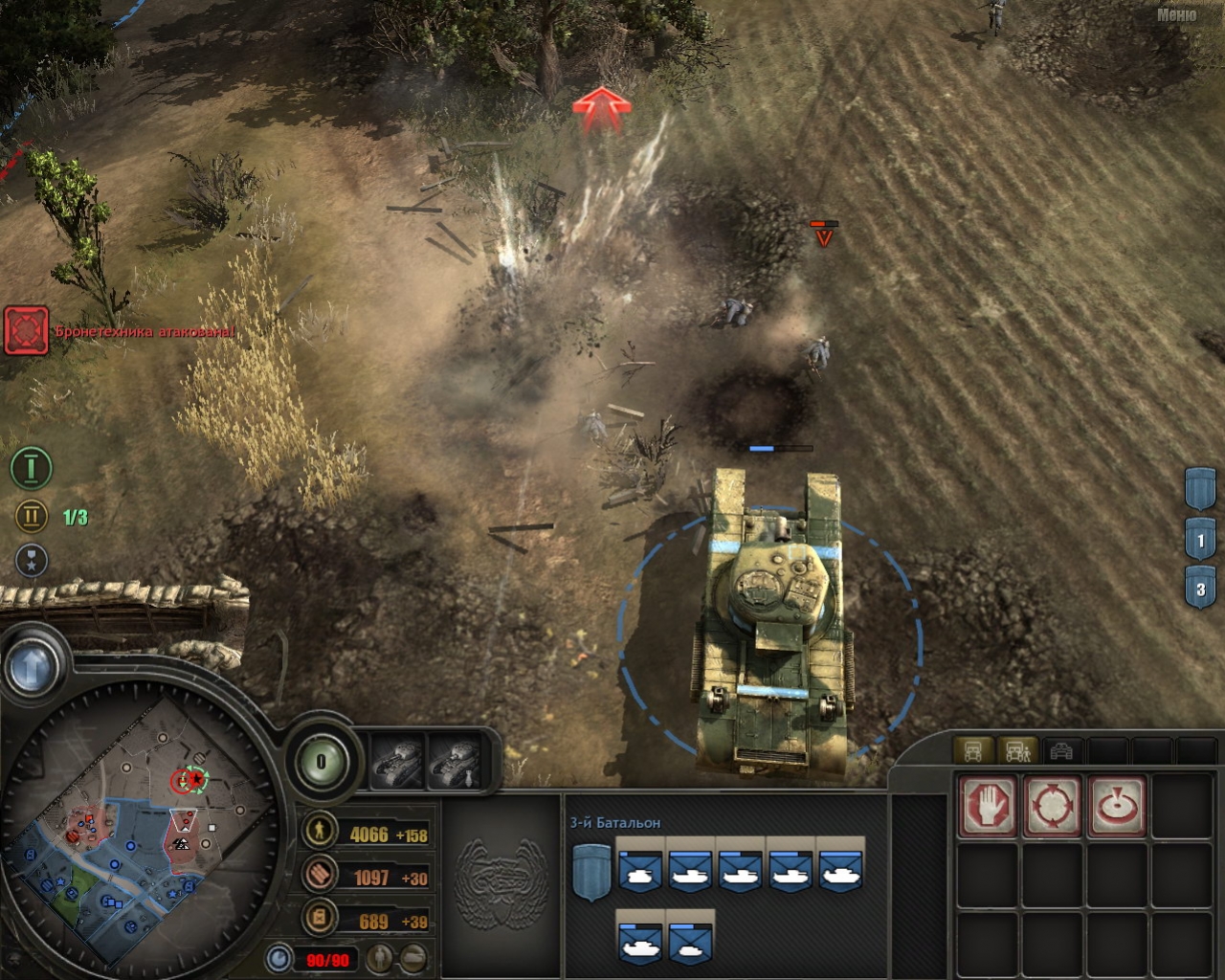Select the rotating attack command icon
1225x980 pixels.
pyautogui.click(x=1052, y=807)
